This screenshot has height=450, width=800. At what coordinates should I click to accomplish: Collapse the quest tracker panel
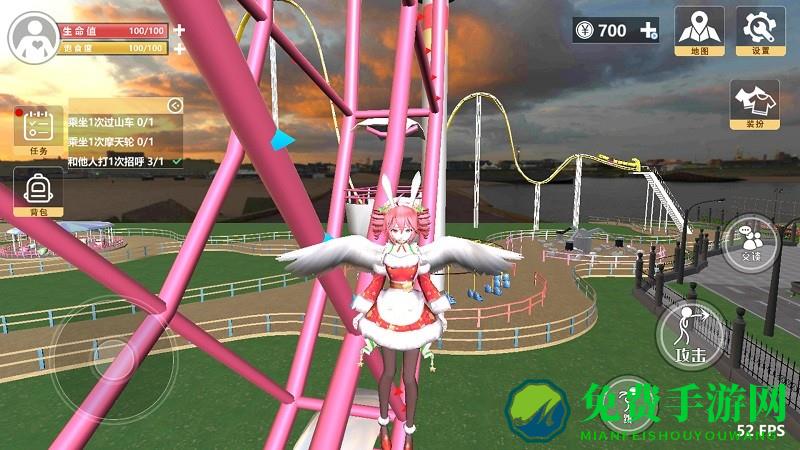(175, 104)
